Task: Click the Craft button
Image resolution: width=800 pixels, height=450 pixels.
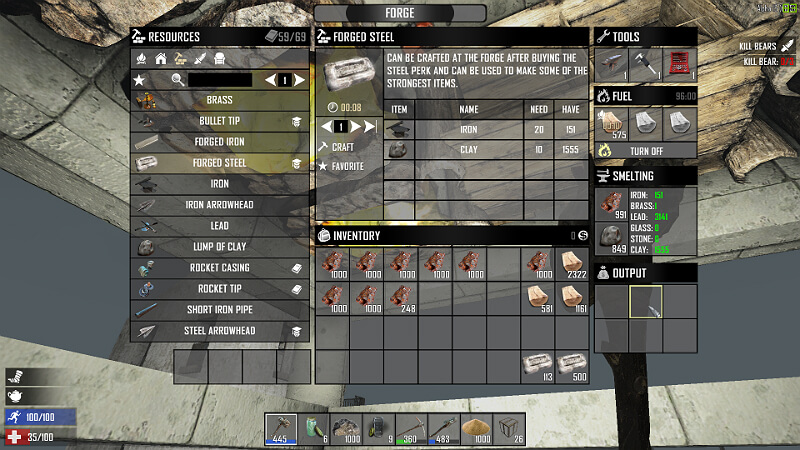Action: 342,147
